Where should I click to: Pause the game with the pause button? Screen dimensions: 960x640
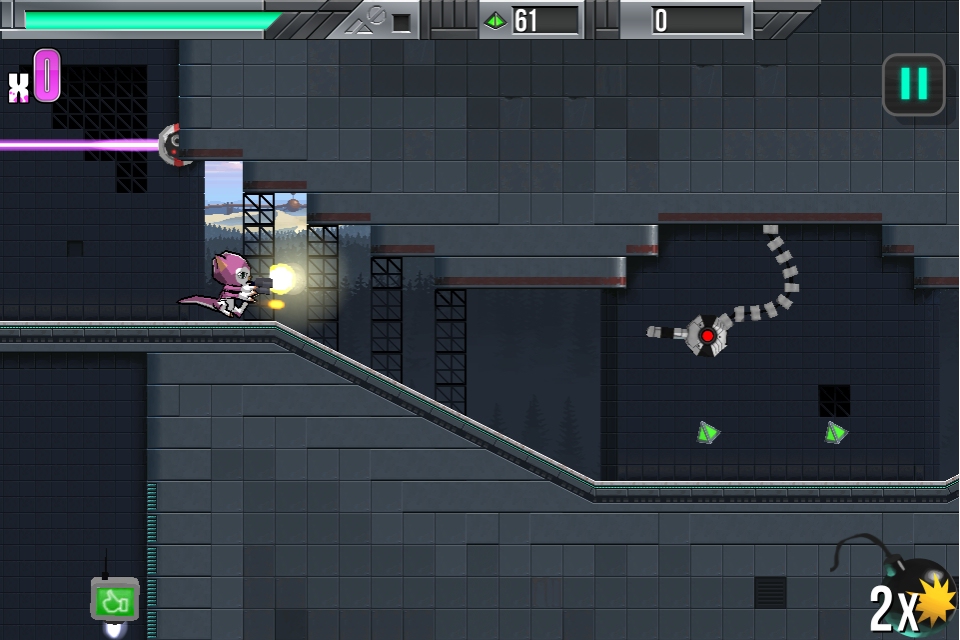coord(913,84)
